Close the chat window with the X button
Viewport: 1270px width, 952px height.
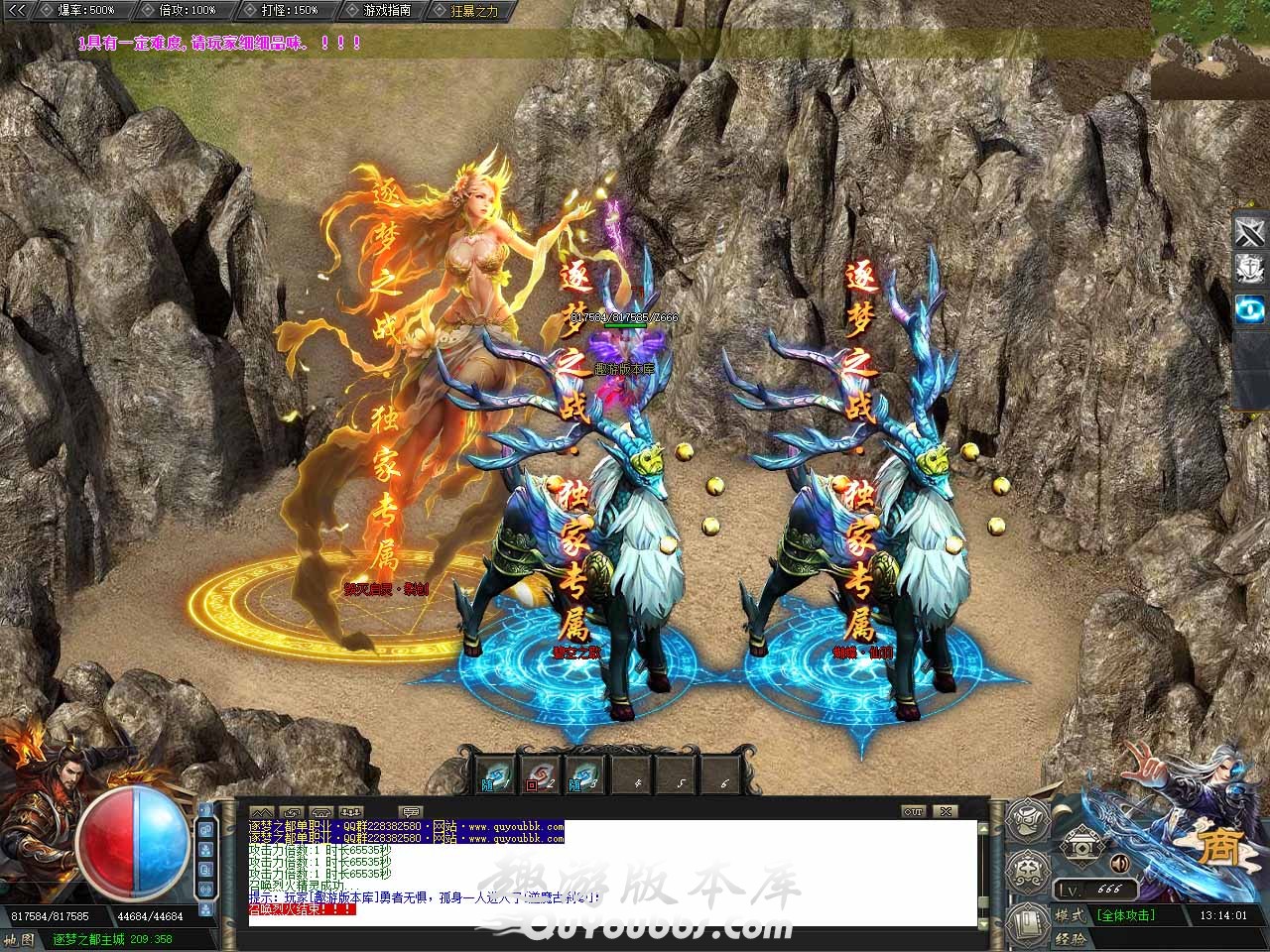pyautogui.click(x=946, y=811)
